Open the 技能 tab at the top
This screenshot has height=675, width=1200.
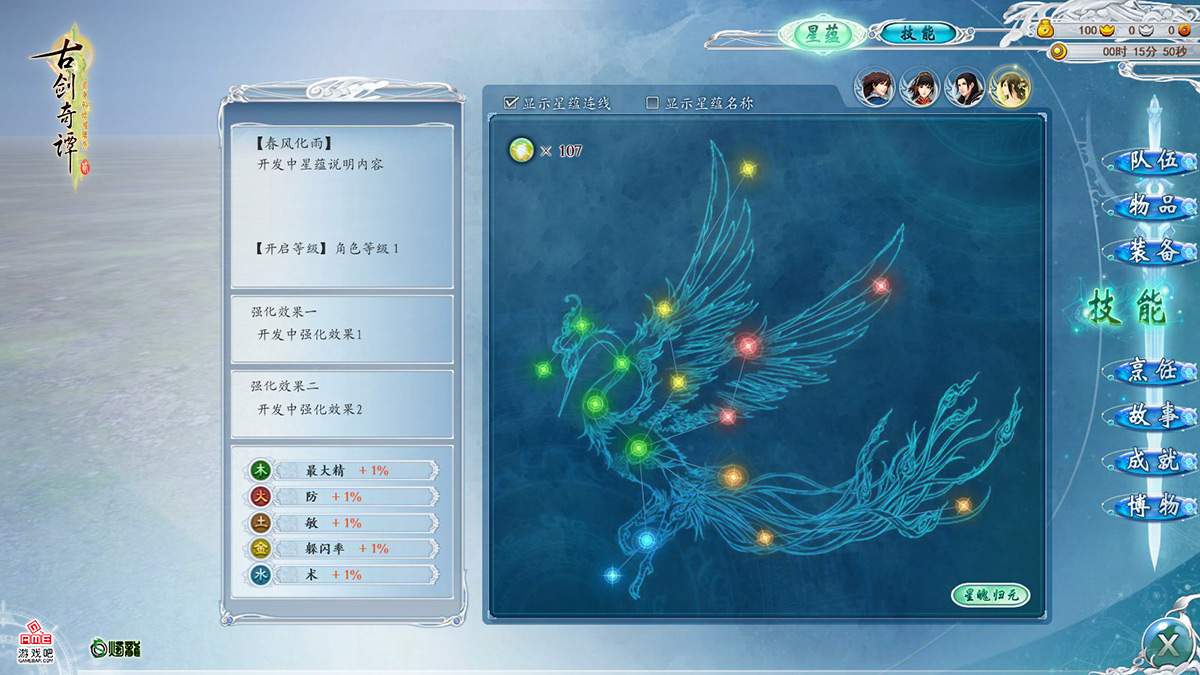[x=917, y=33]
